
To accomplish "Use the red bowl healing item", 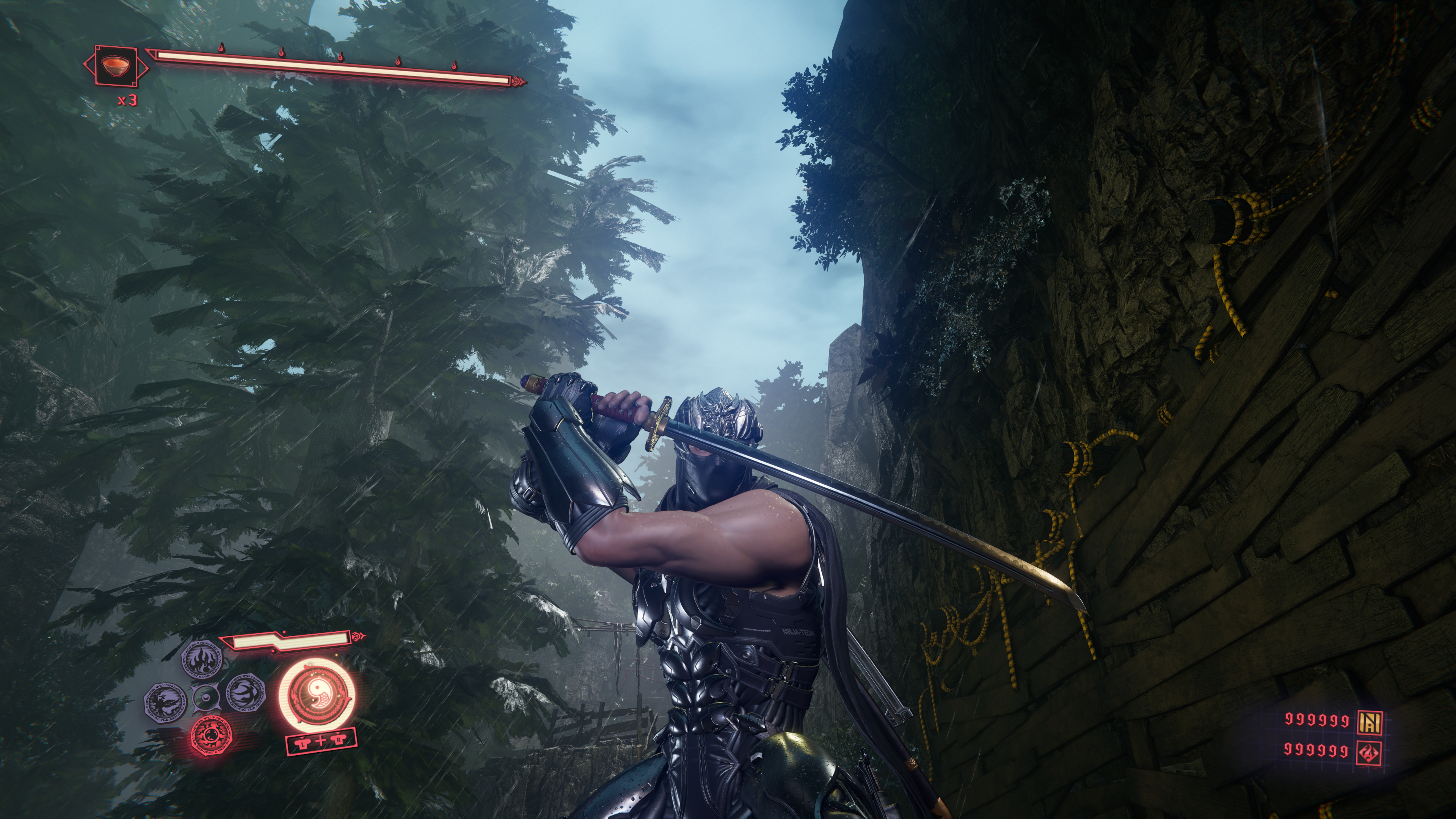I will (x=116, y=66).
